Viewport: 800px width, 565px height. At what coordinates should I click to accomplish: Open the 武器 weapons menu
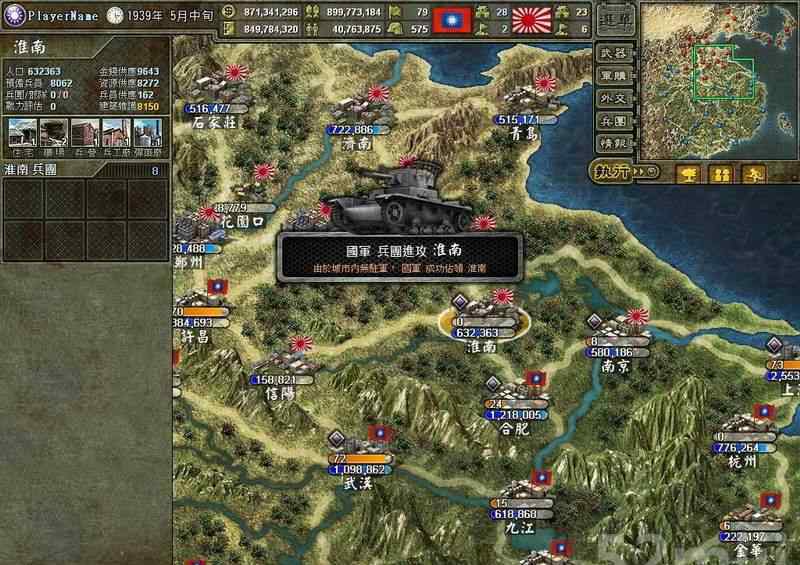[613, 53]
